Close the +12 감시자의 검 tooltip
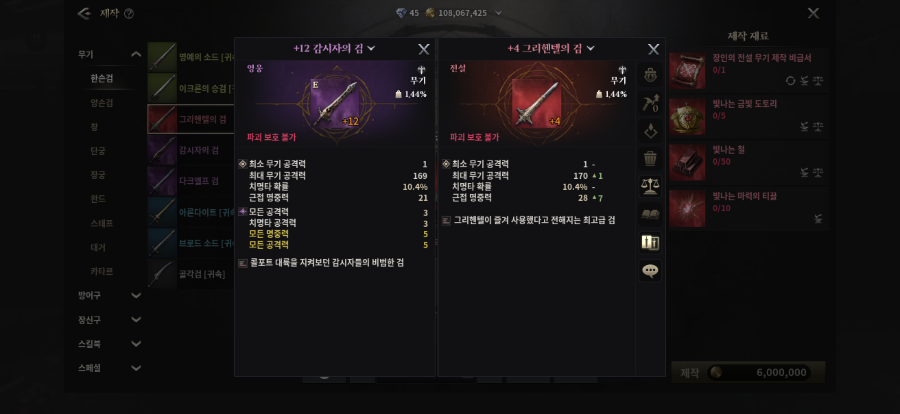The height and width of the screenshot is (414, 900). point(424,48)
